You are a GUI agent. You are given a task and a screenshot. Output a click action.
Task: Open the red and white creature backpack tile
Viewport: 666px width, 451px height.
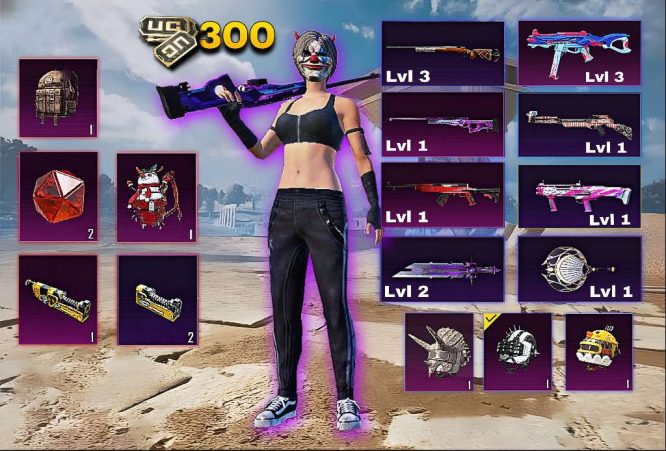coord(156,196)
